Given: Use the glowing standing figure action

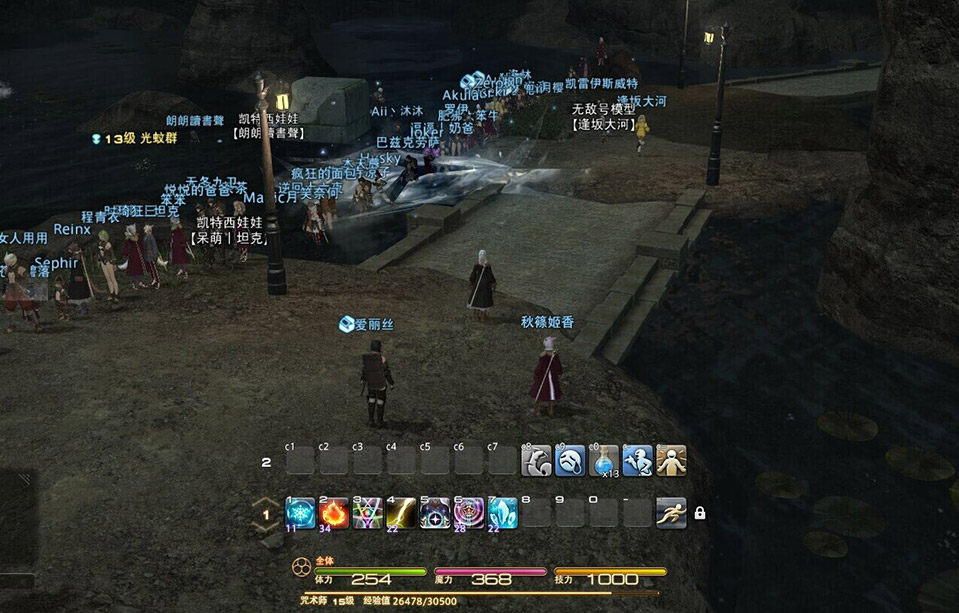Looking at the screenshot, I should (x=671, y=461).
